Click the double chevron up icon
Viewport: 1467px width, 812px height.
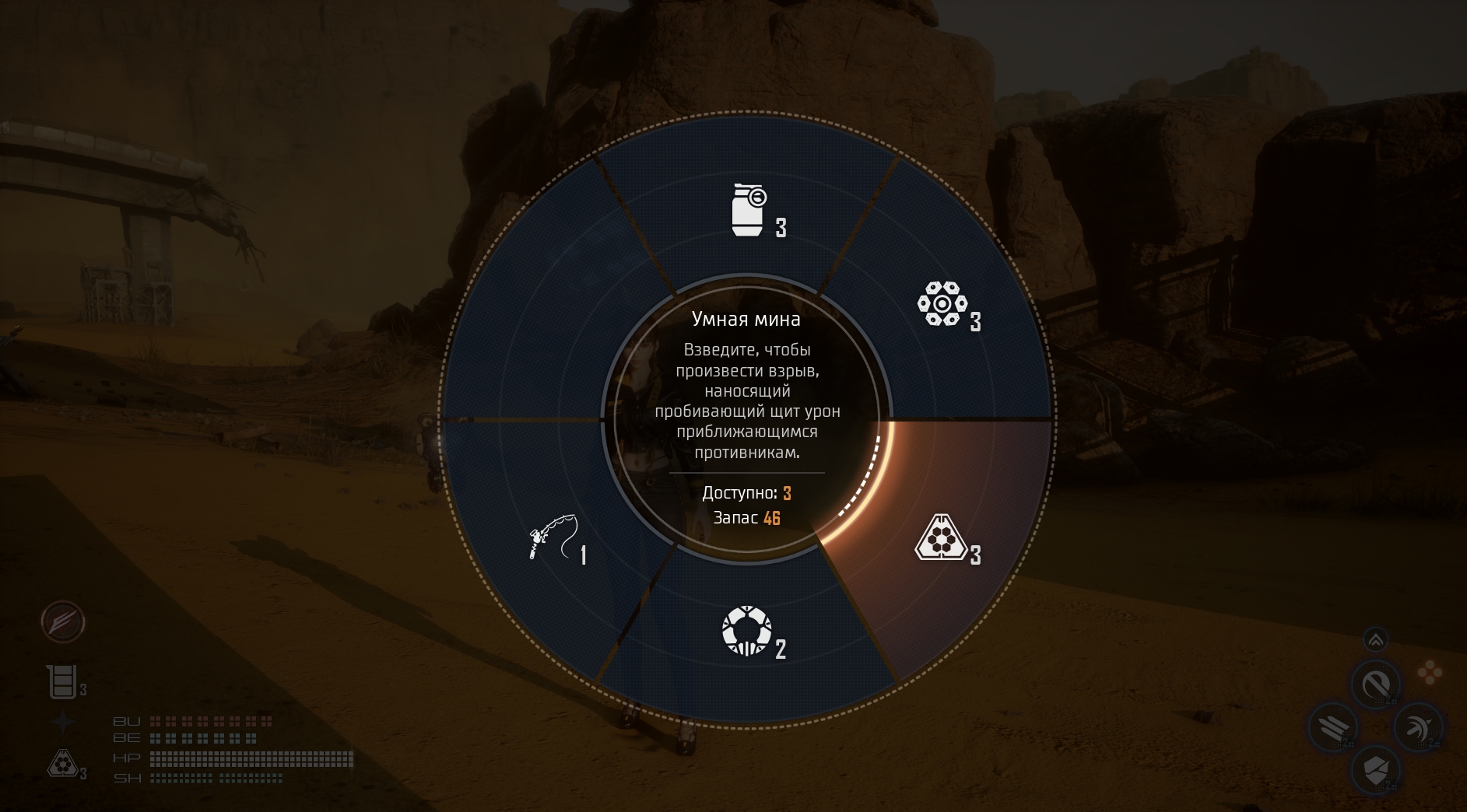coord(1376,640)
